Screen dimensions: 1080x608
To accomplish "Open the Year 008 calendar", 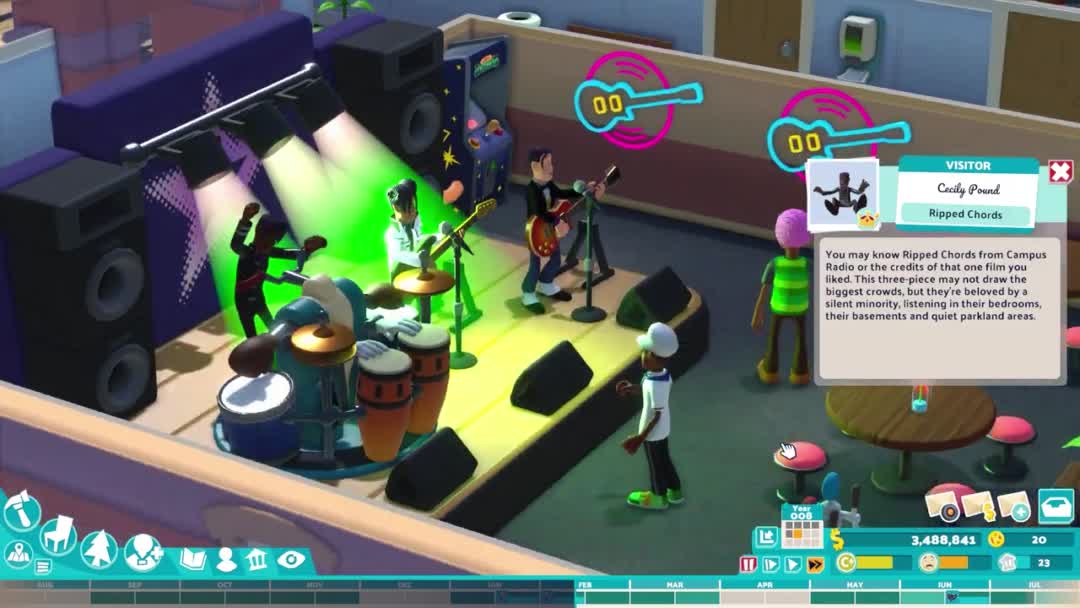I will [801, 527].
